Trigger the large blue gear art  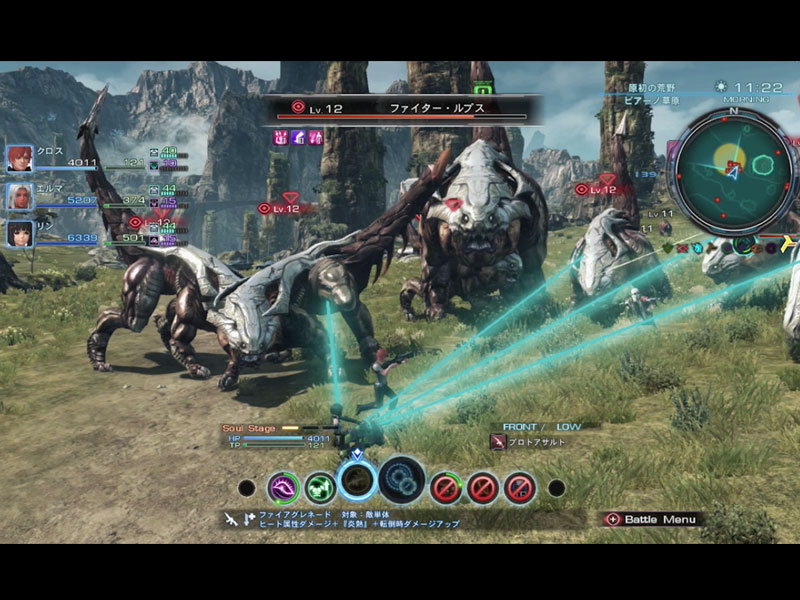(402, 480)
